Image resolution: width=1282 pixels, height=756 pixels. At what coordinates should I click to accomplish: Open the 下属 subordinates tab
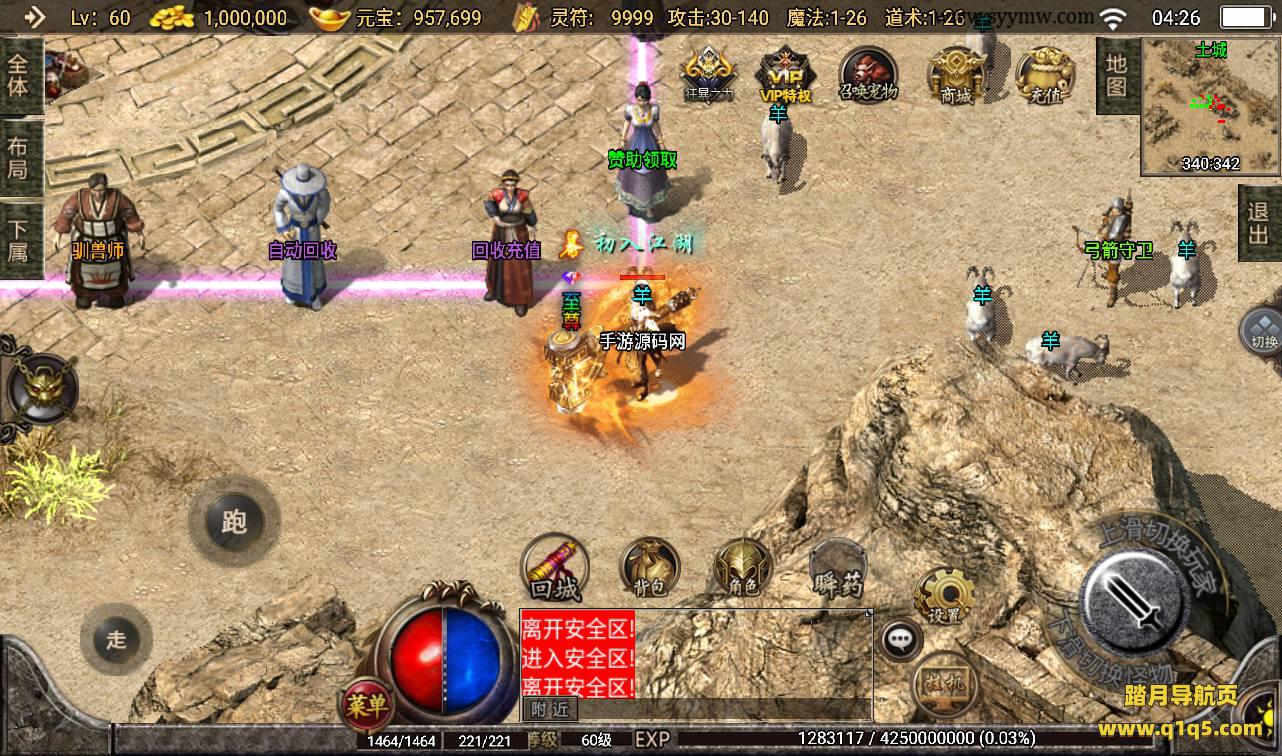pyautogui.click(x=19, y=240)
